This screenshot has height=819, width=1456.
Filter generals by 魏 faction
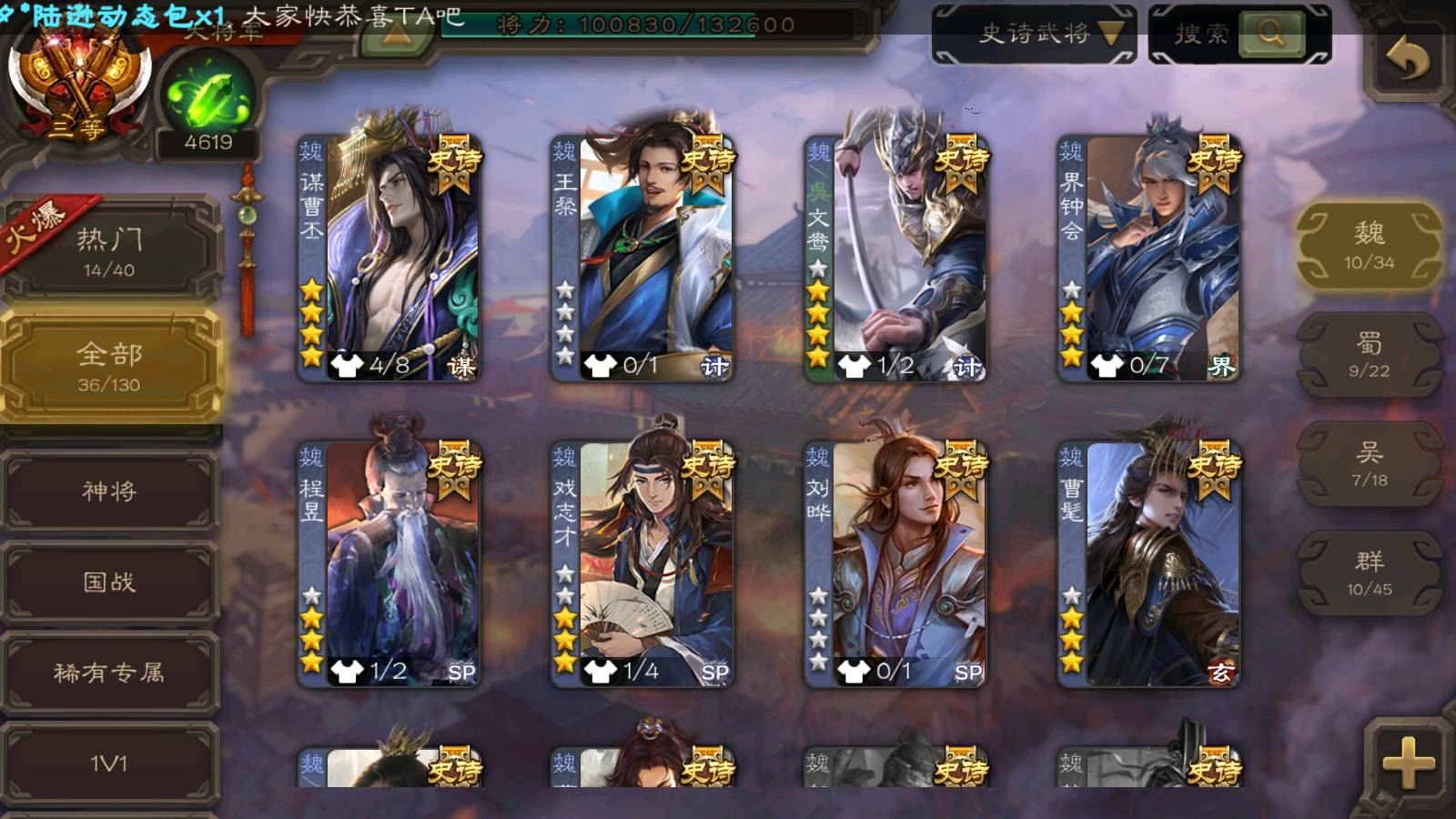1369,246
